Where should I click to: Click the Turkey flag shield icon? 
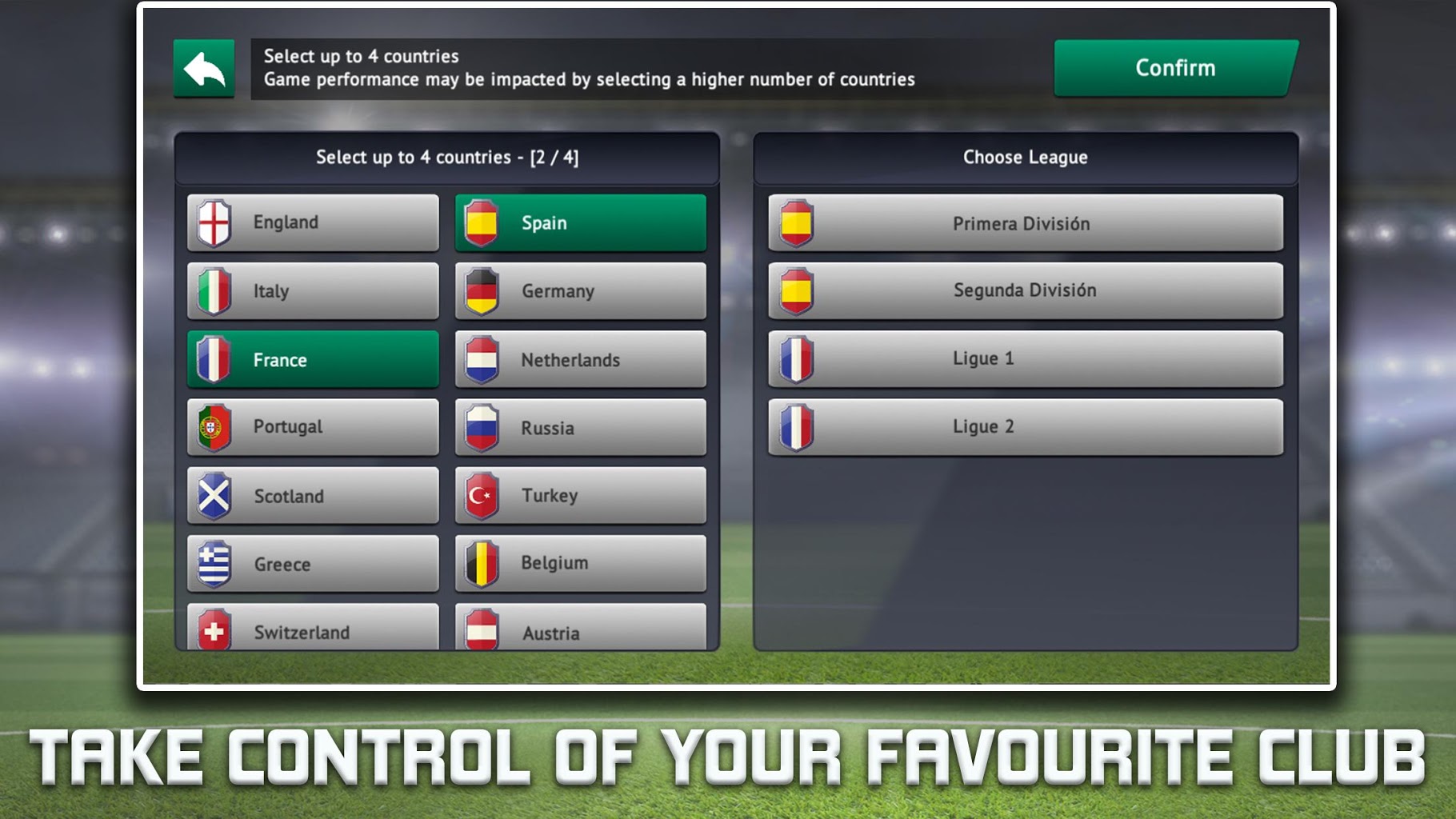(x=481, y=495)
